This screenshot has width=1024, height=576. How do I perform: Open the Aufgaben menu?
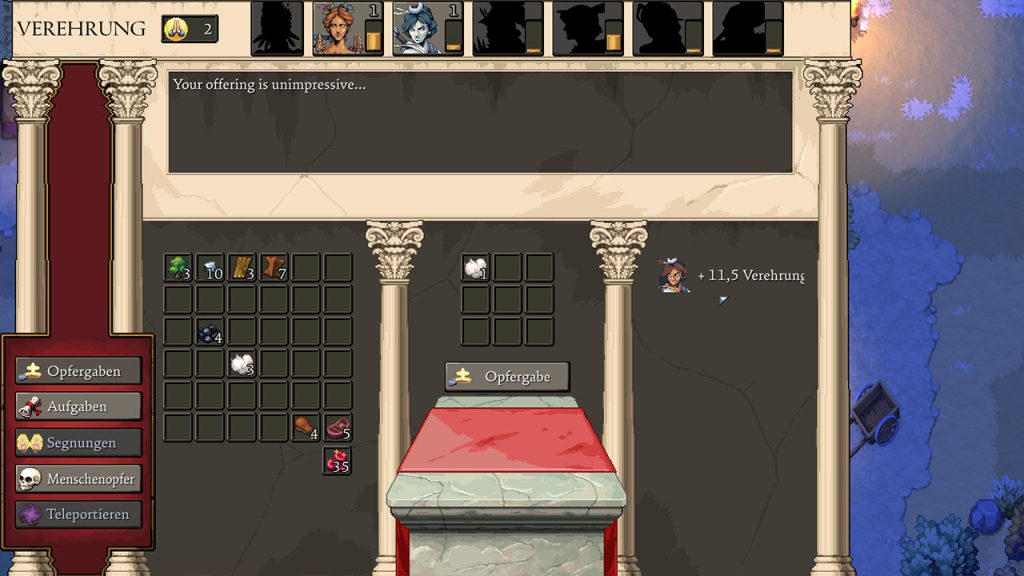point(79,407)
